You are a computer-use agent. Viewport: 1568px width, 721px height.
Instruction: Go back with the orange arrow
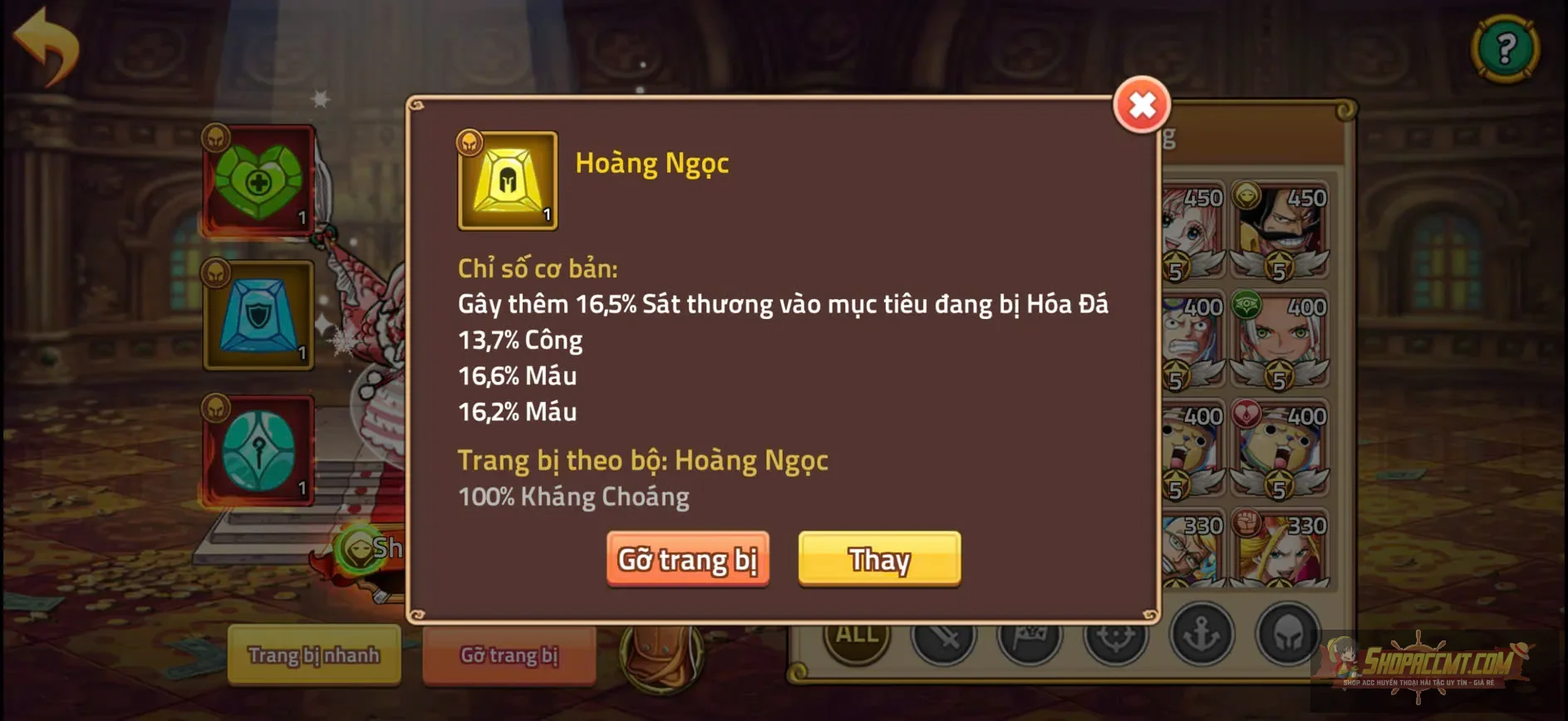coord(47,47)
